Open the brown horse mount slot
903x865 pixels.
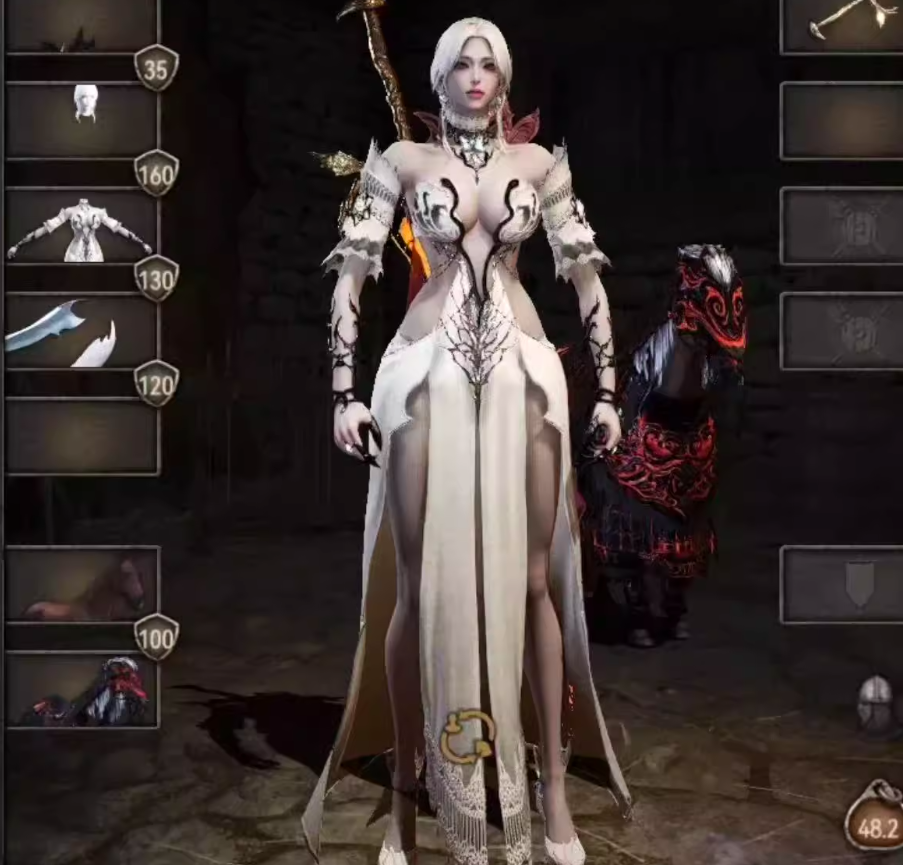(82, 584)
